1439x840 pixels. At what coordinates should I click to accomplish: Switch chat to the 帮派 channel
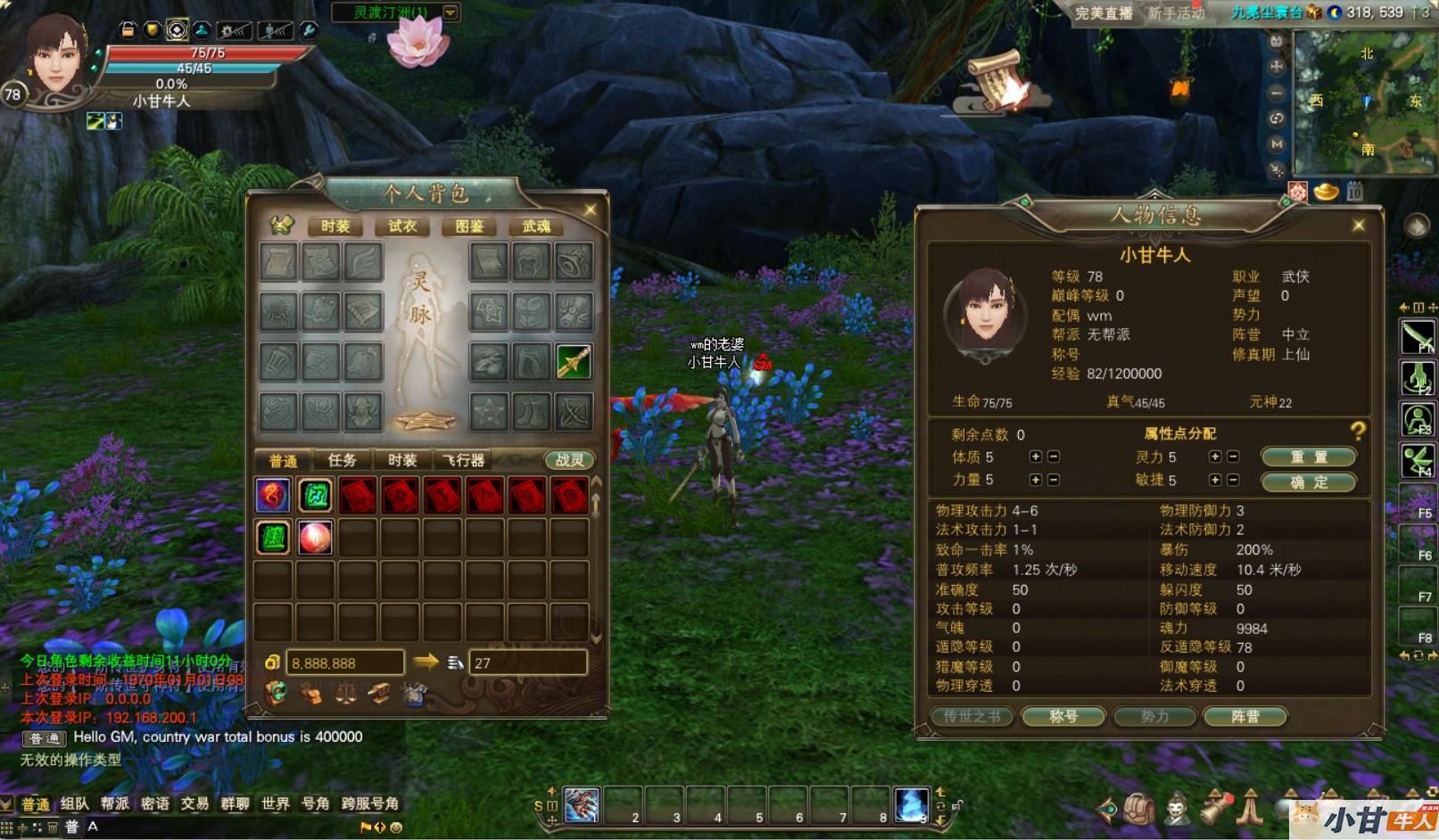point(114,803)
